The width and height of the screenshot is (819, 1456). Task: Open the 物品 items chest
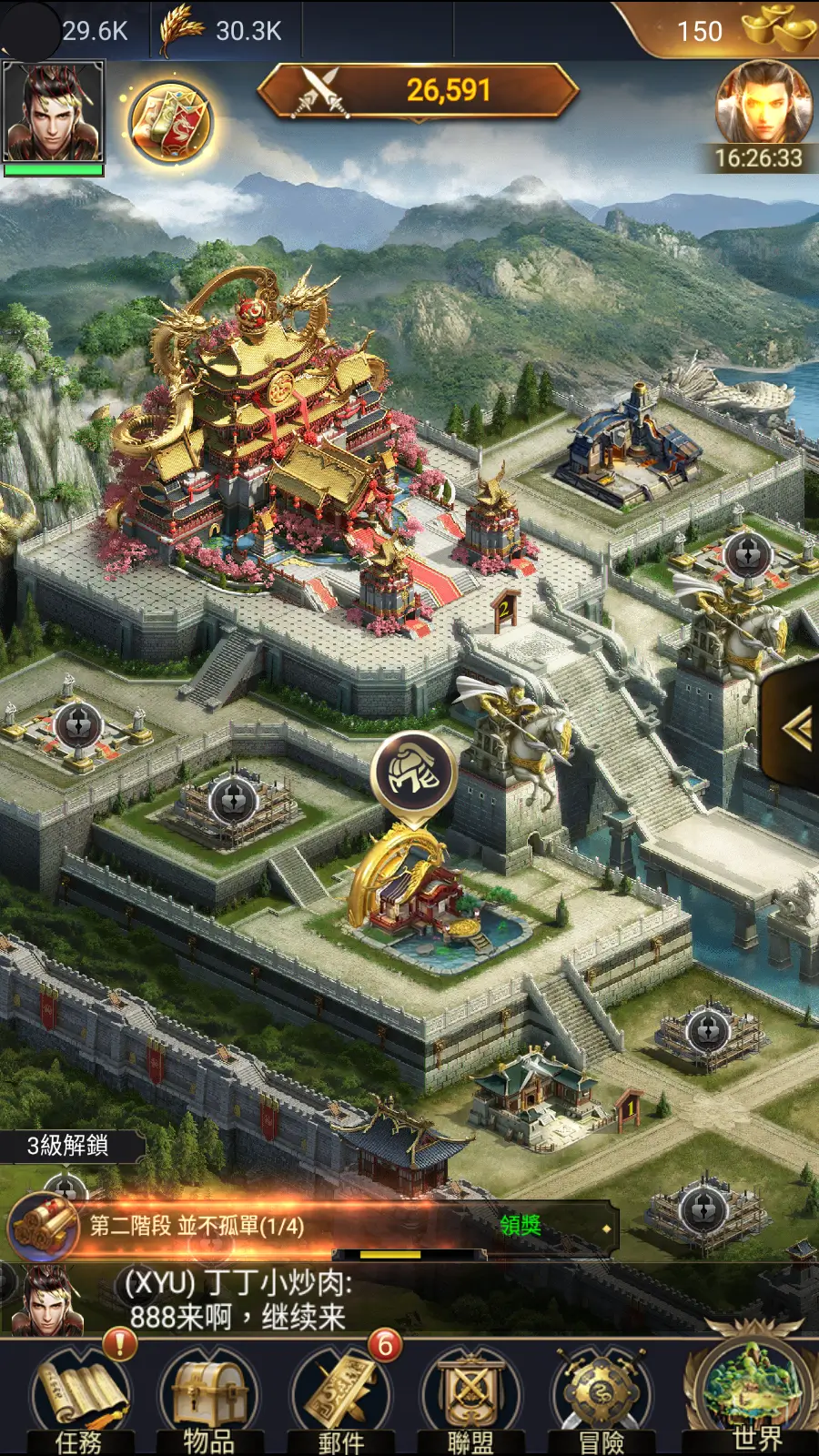pyautogui.click(x=208, y=1397)
